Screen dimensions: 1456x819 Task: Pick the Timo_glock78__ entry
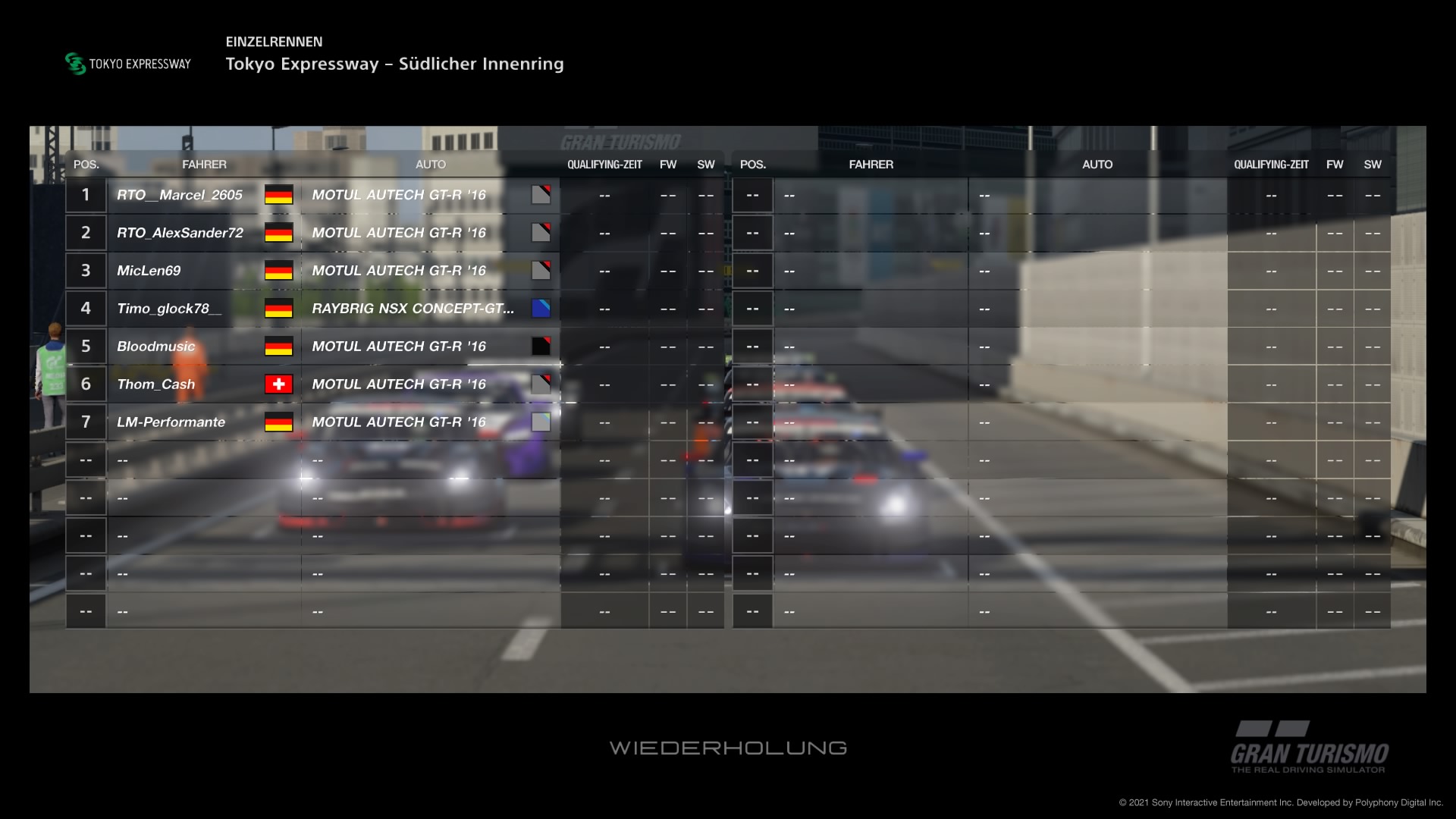pyautogui.click(x=169, y=309)
